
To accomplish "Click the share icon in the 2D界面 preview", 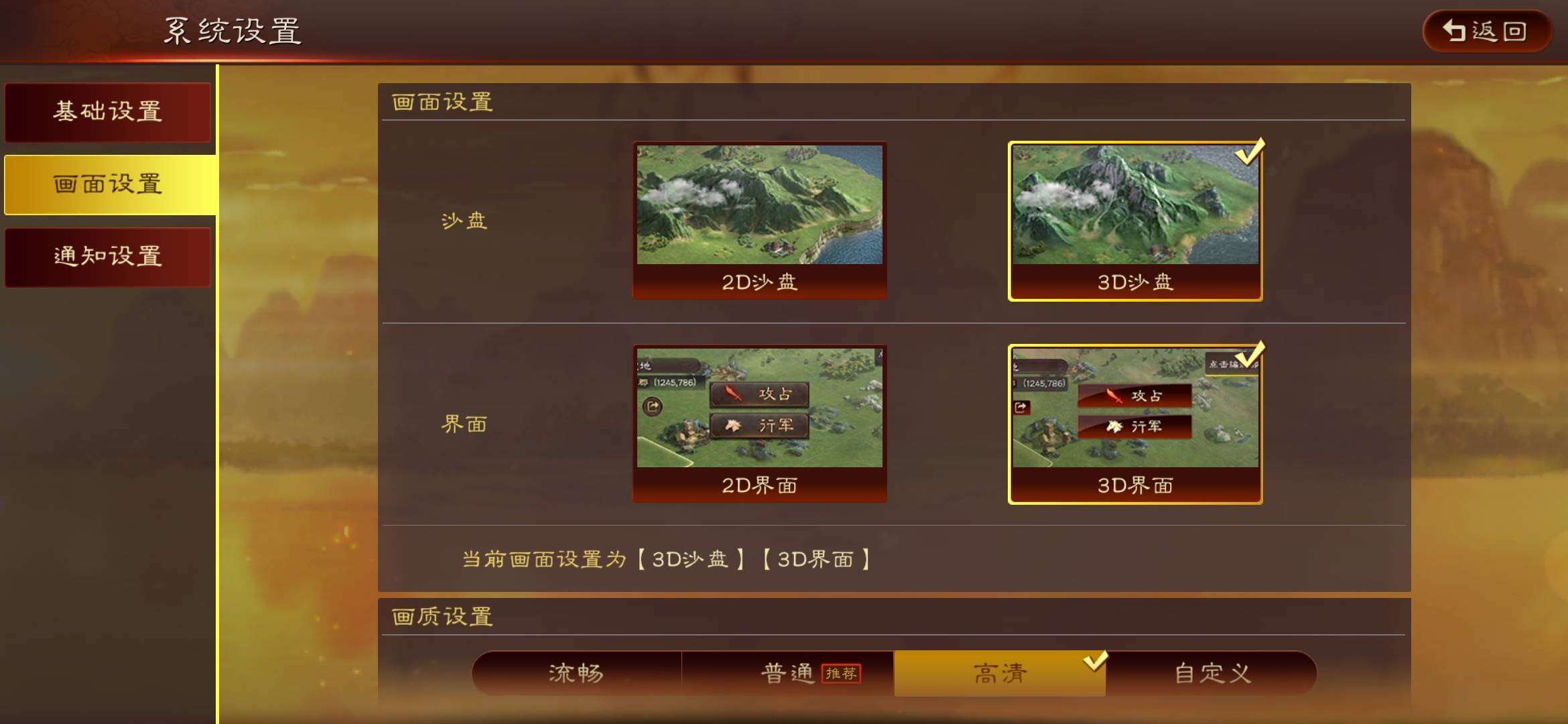I will coord(653,408).
